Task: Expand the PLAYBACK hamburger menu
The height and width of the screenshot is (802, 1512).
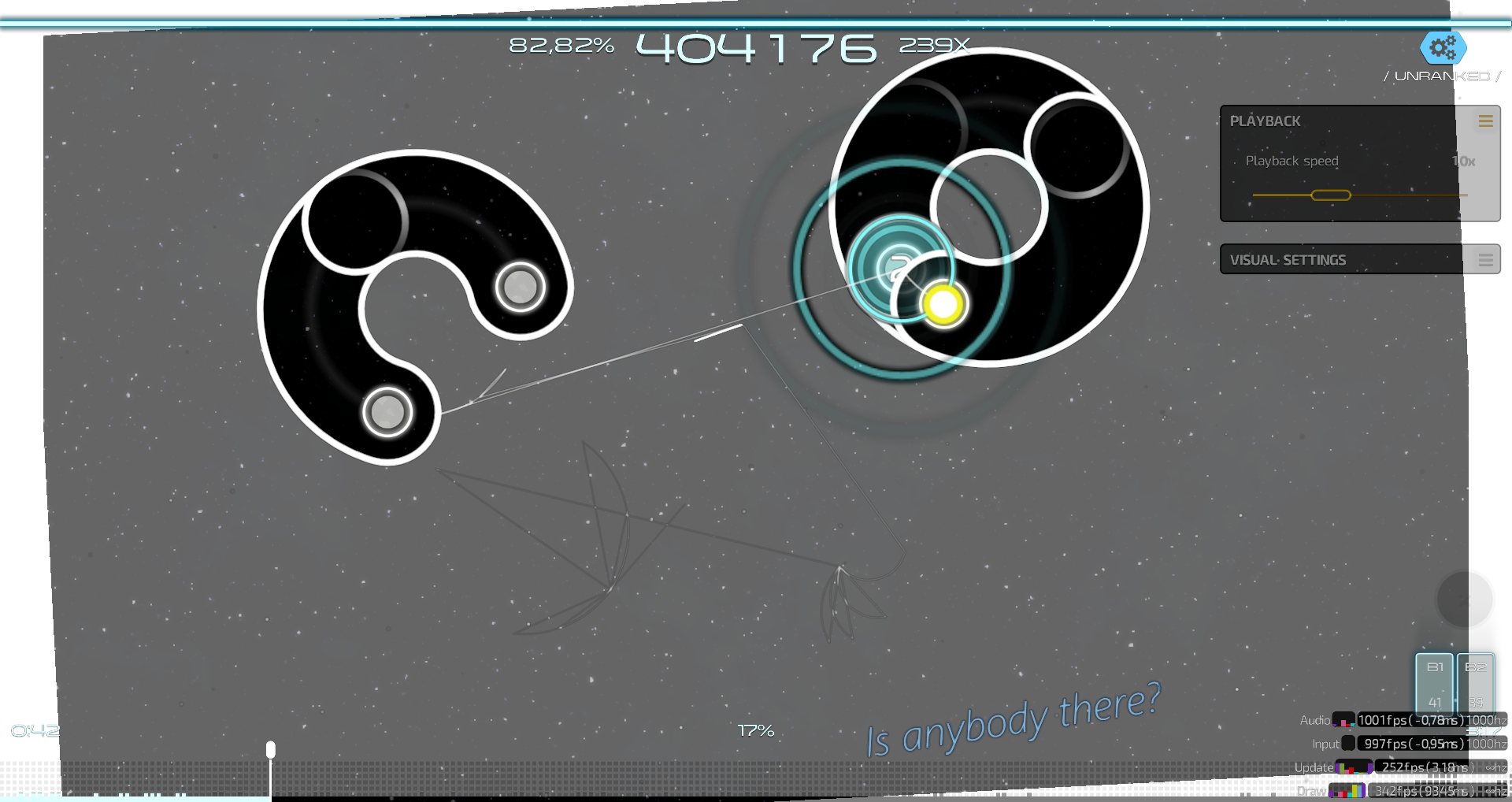Action: coord(1486,121)
